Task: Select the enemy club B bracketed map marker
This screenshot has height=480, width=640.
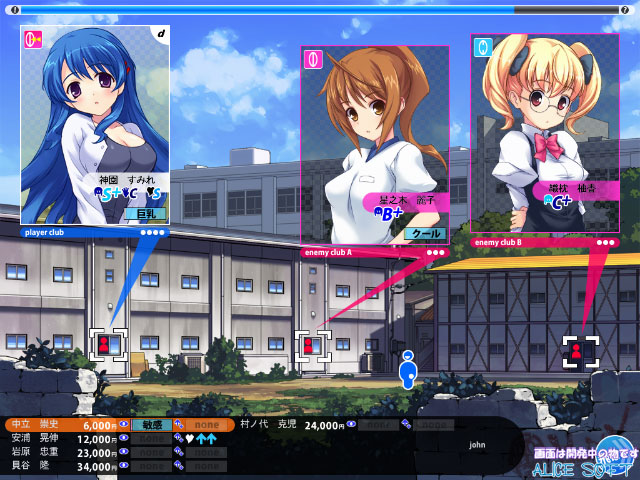Action: pyautogui.click(x=578, y=351)
